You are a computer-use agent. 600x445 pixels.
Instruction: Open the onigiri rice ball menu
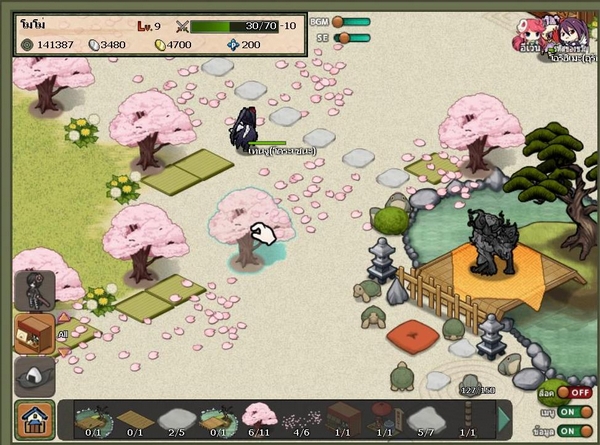coord(34,376)
